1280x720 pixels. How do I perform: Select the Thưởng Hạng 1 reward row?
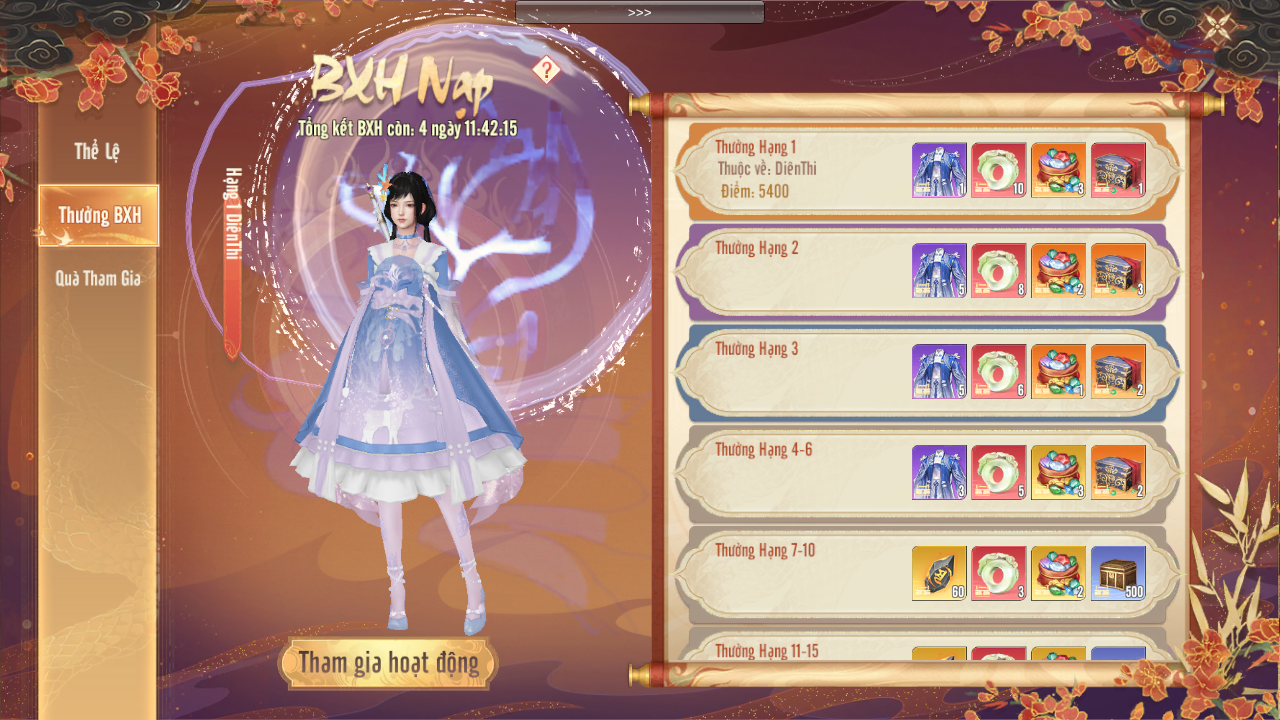point(800,172)
